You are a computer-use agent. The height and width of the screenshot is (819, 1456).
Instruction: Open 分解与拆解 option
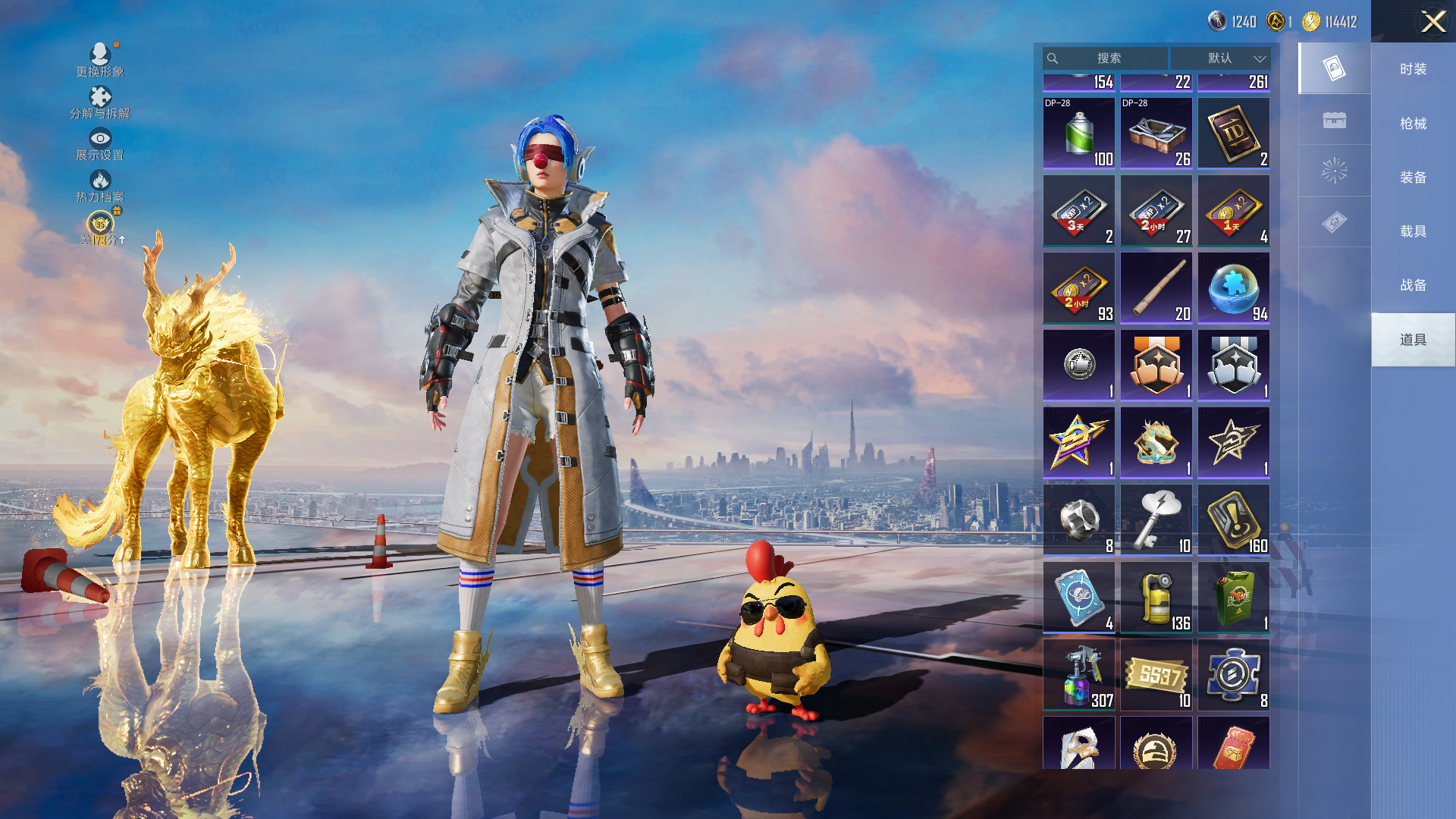click(100, 102)
